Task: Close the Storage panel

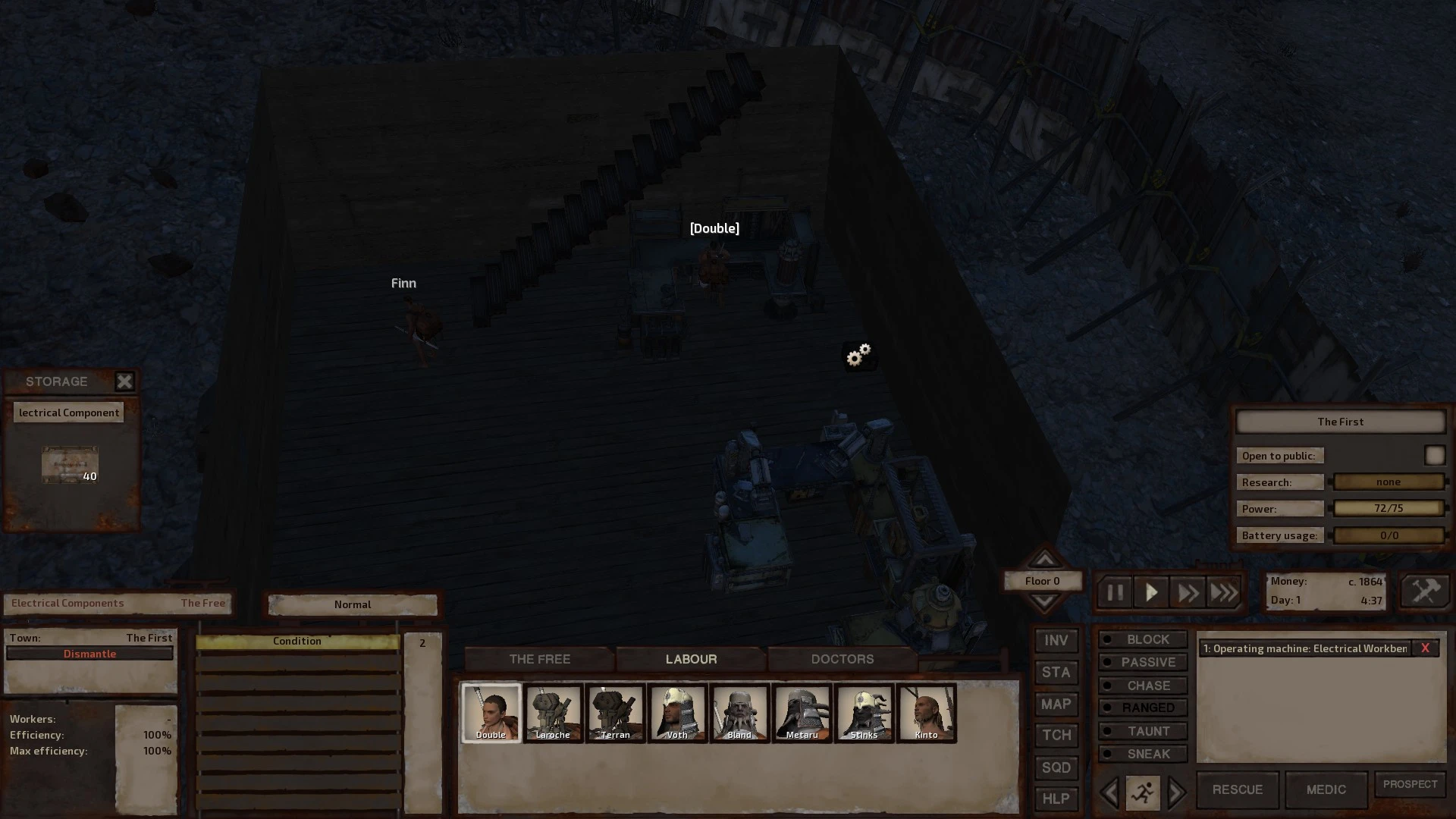Action: click(124, 381)
